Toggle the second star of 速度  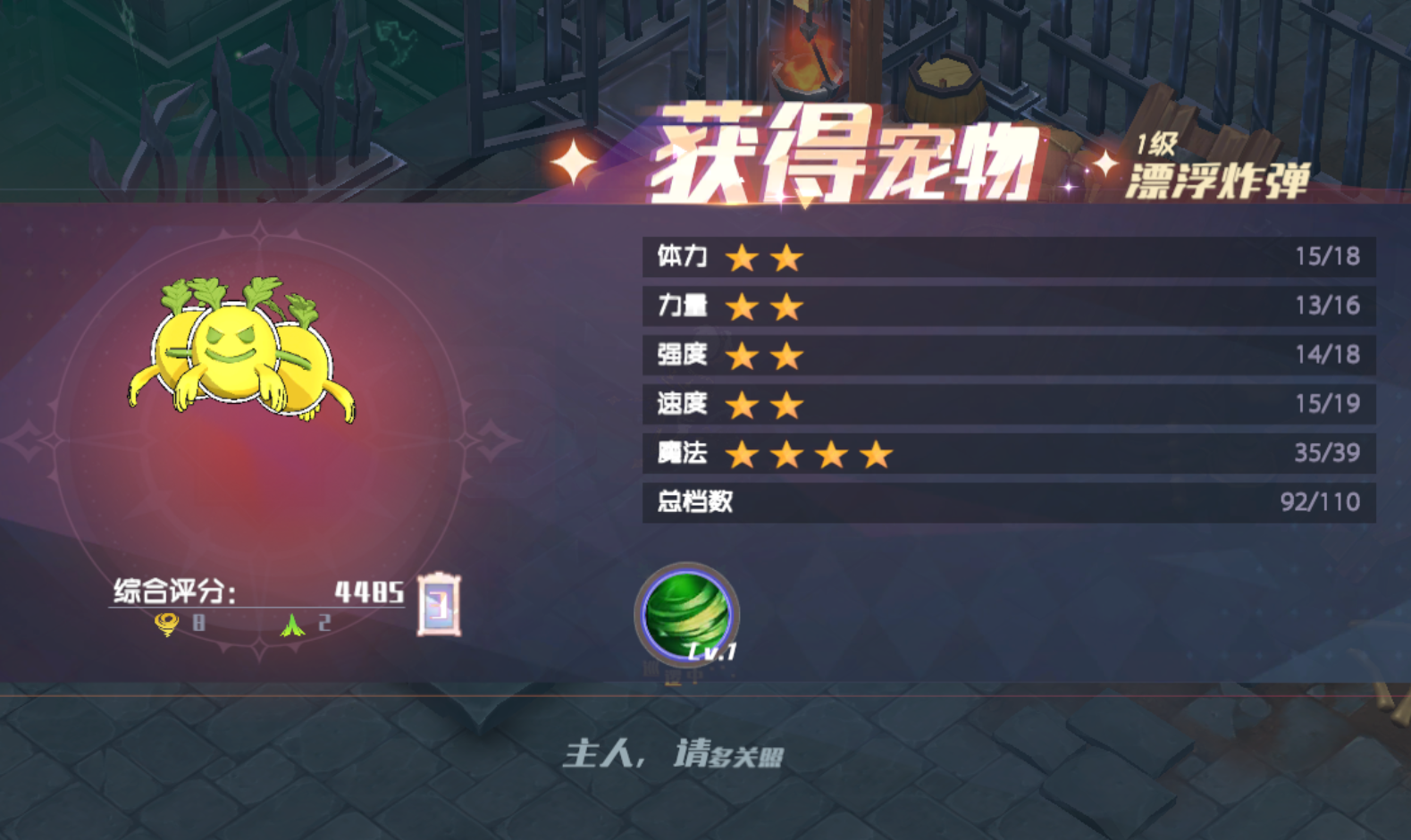[785, 405]
